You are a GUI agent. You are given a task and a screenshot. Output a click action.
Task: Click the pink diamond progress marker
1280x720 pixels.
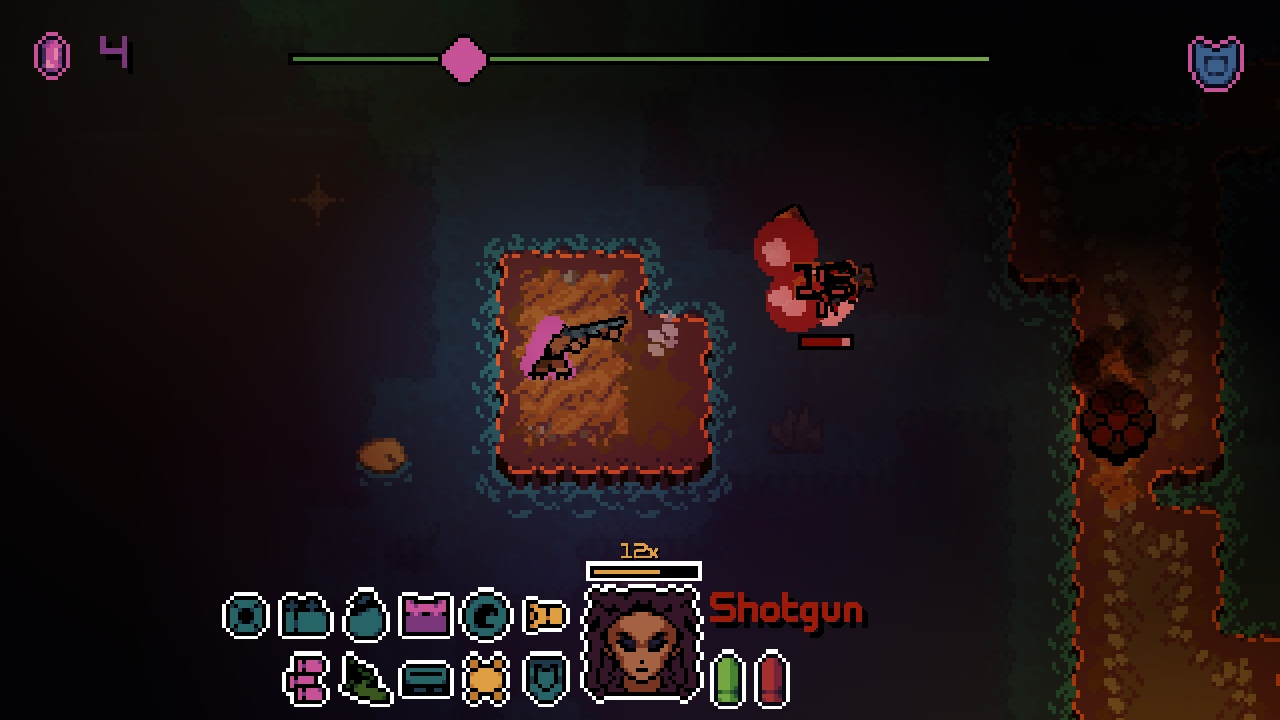click(462, 60)
